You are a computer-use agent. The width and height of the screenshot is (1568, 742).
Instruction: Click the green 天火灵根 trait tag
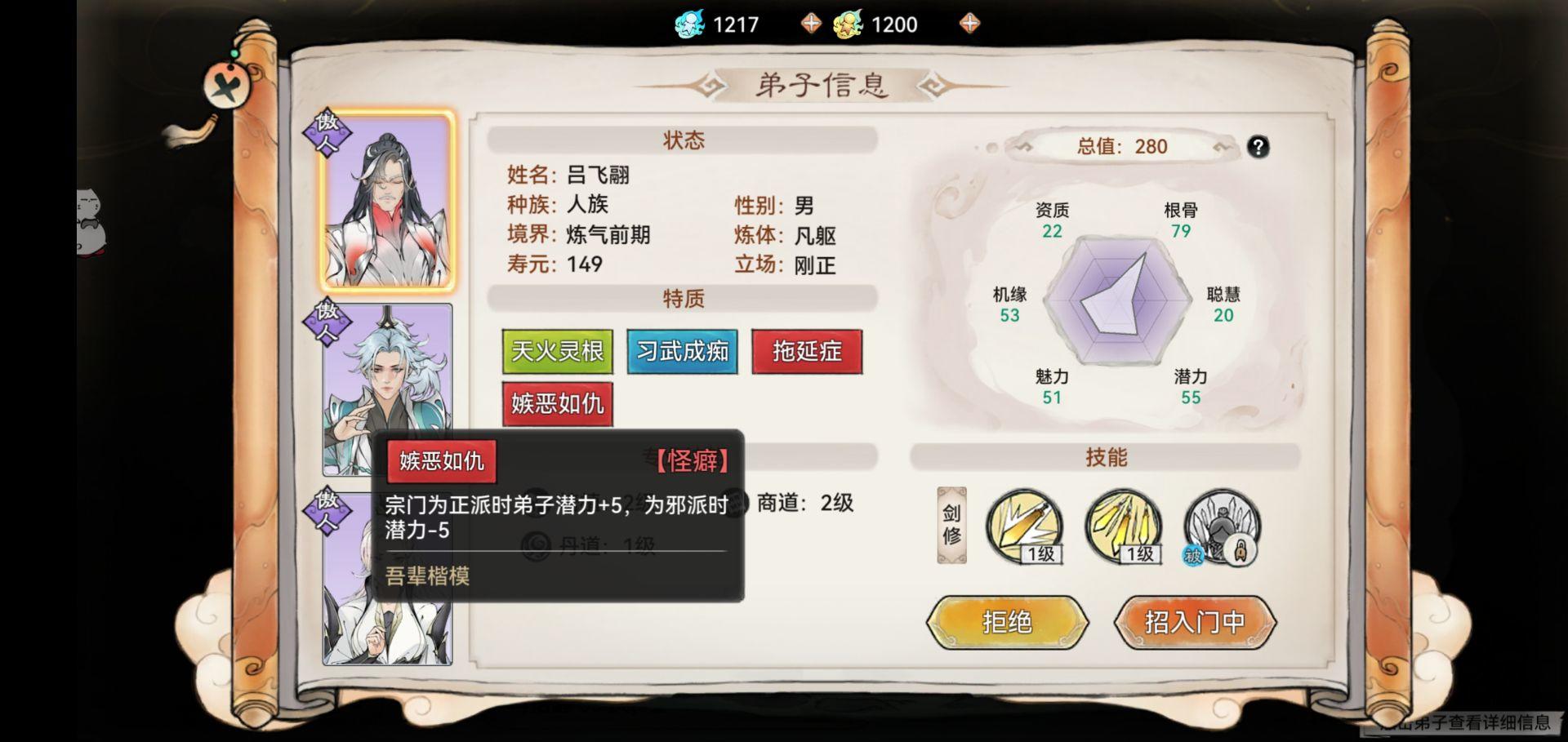(x=557, y=352)
